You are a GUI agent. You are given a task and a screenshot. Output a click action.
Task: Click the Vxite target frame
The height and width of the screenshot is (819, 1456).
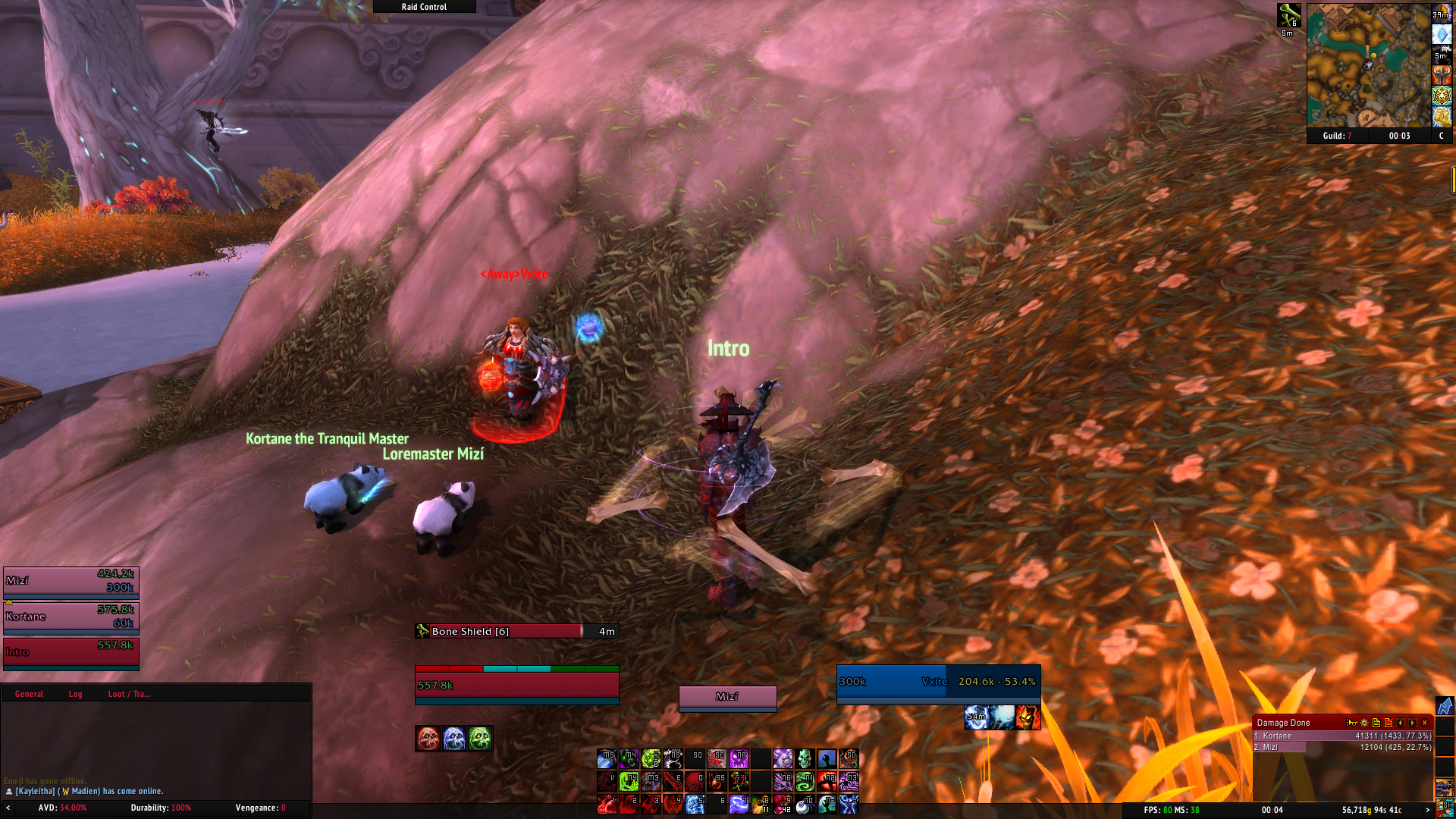tap(938, 682)
